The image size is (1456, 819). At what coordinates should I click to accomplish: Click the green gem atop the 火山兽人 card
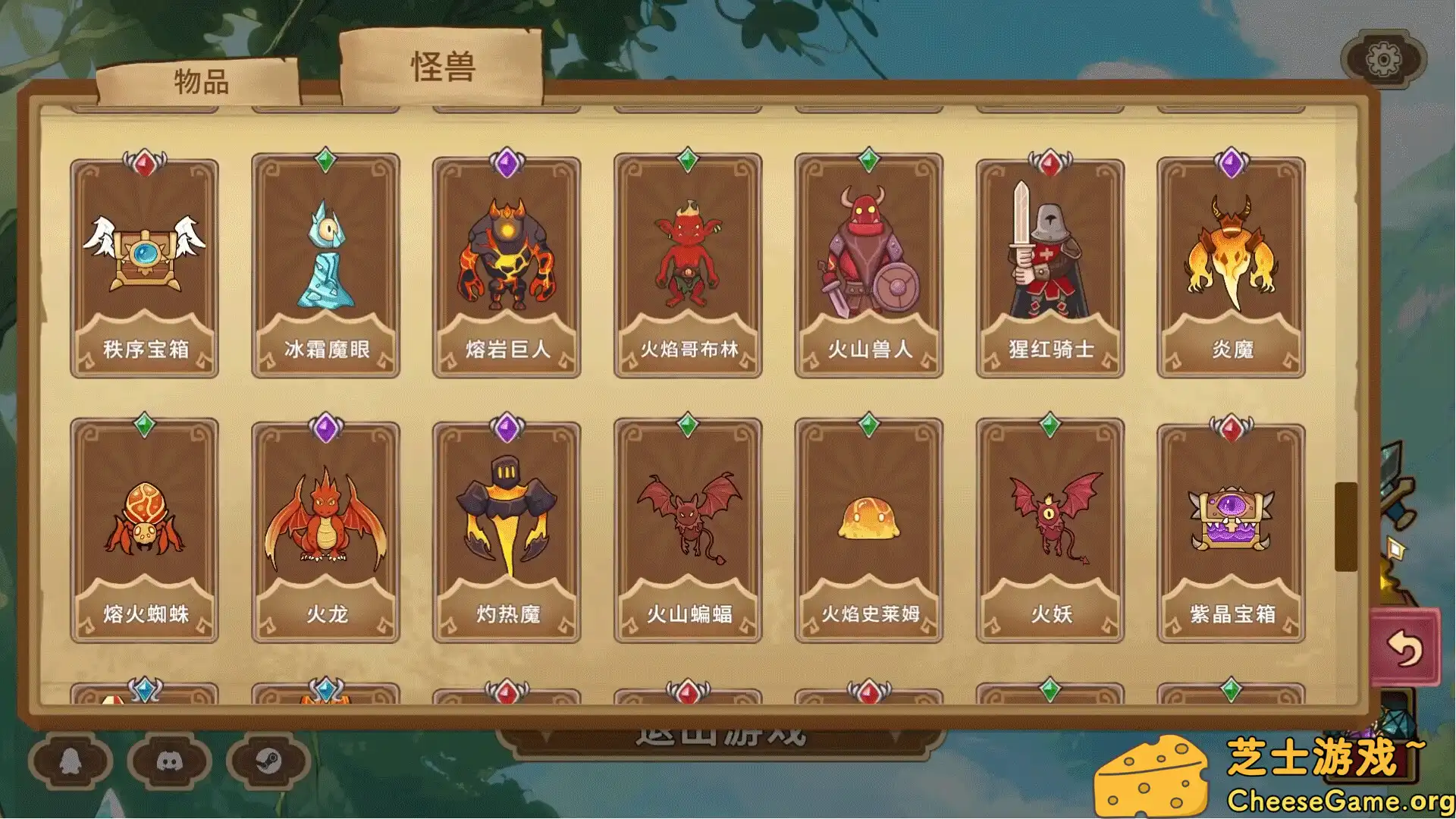869,158
